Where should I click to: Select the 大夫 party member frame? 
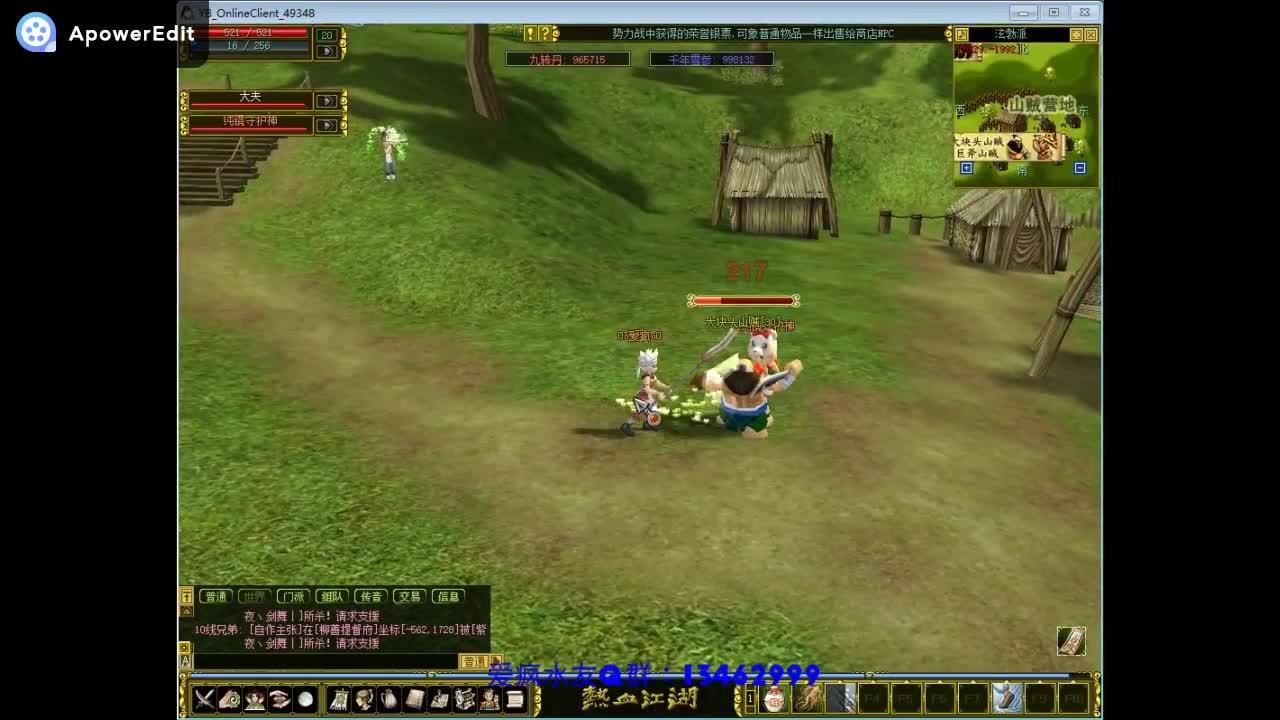(250, 99)
